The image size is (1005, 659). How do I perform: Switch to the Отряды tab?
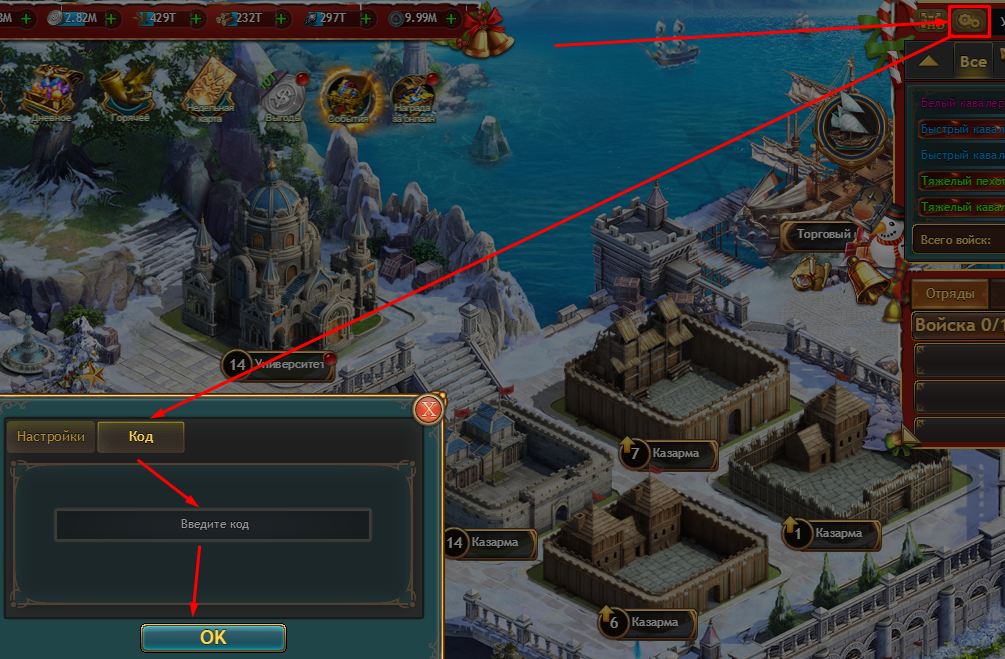coord(949,294)
